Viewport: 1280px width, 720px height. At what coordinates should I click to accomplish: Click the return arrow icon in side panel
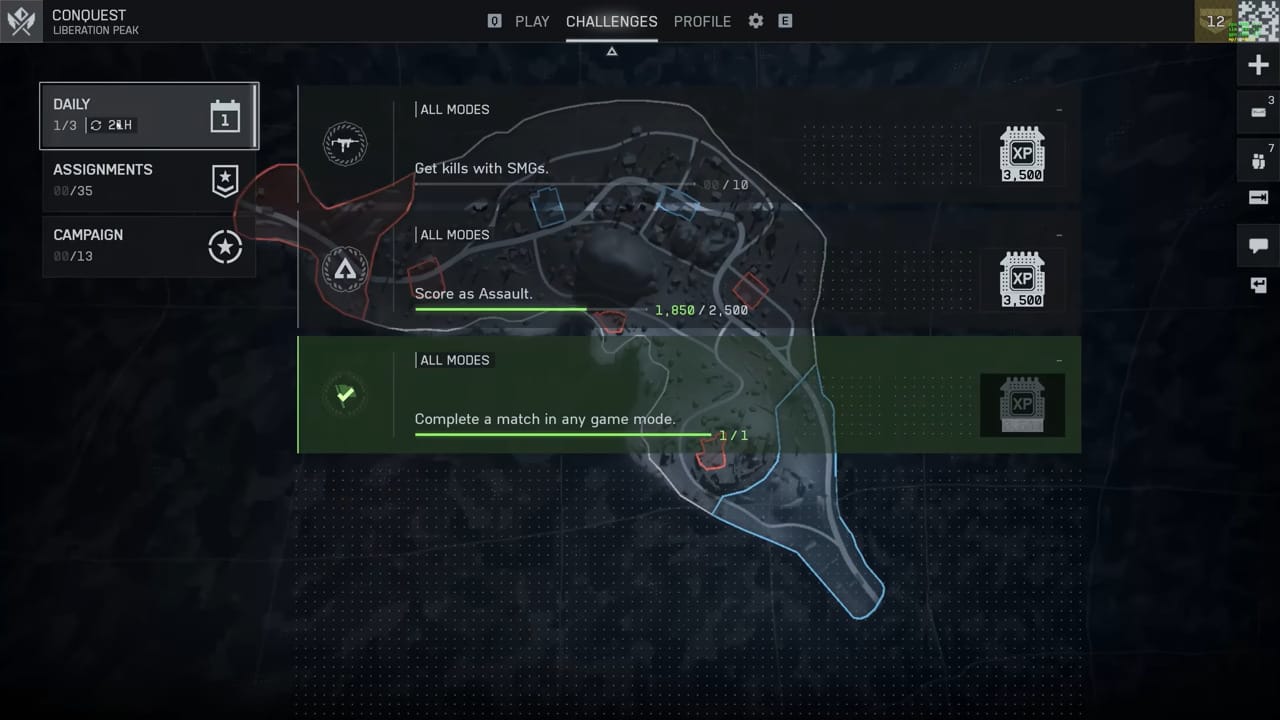[1258, 285]
